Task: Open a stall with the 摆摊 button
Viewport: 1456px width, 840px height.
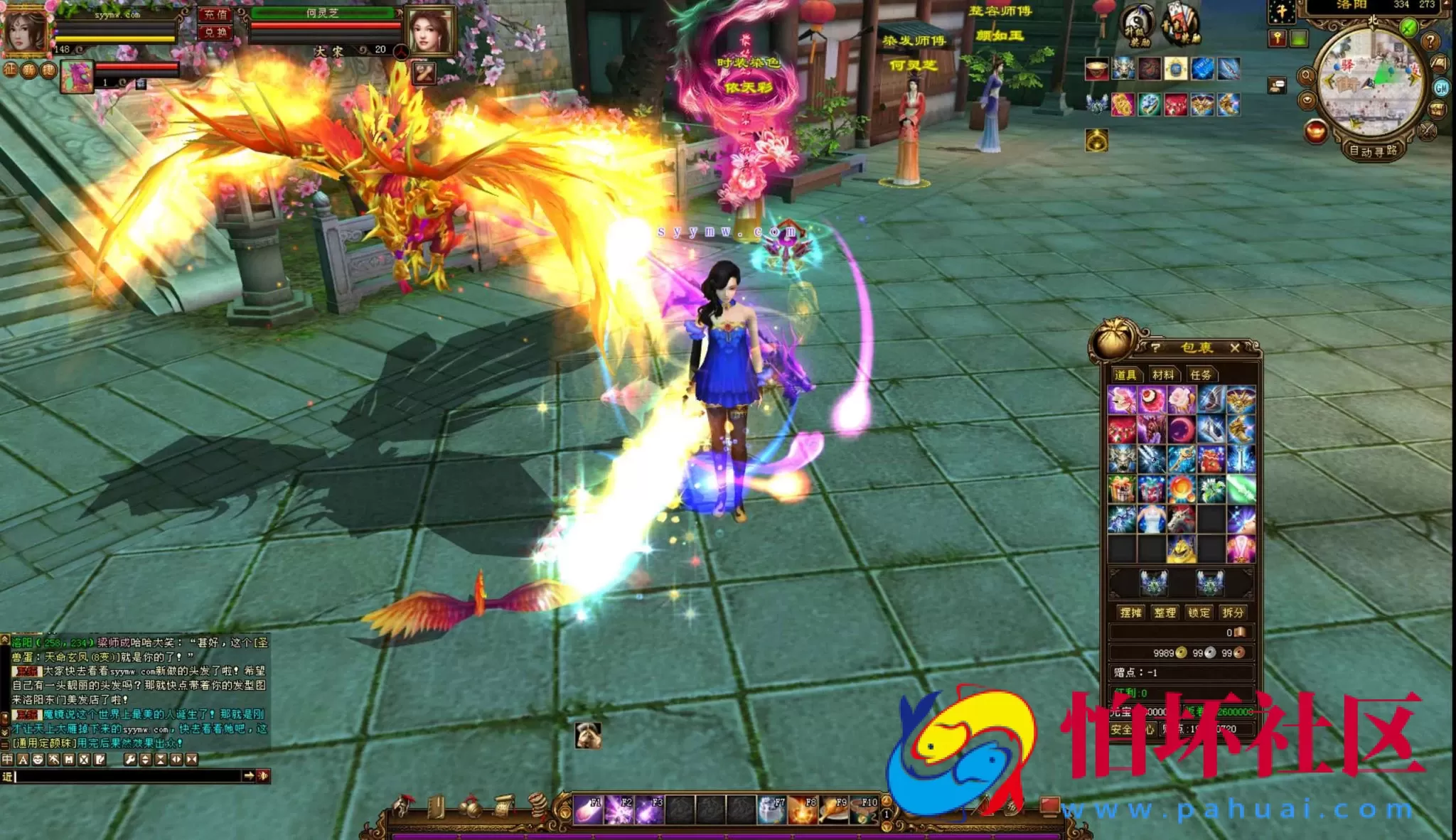Action: (x=1130, y=613)
